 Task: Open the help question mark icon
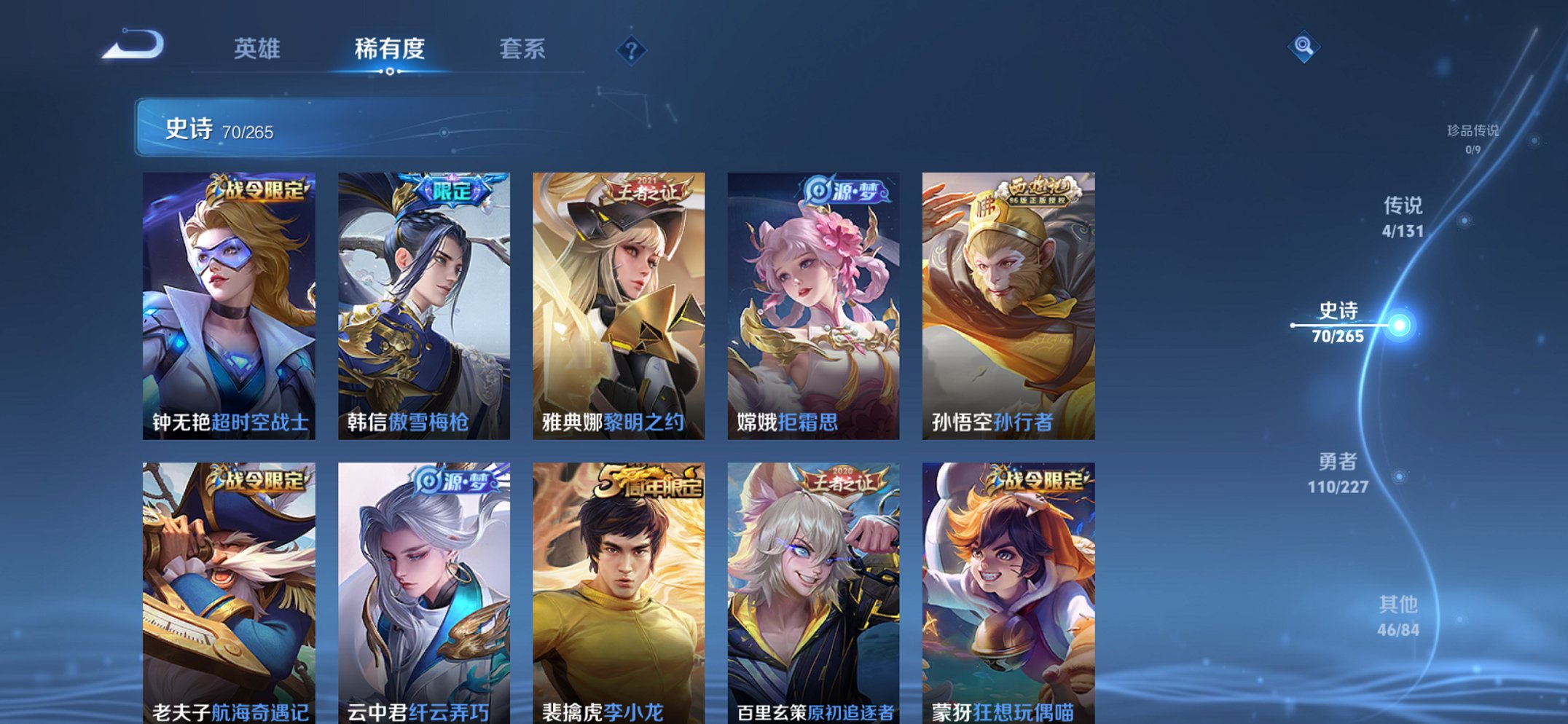point(632,50)
